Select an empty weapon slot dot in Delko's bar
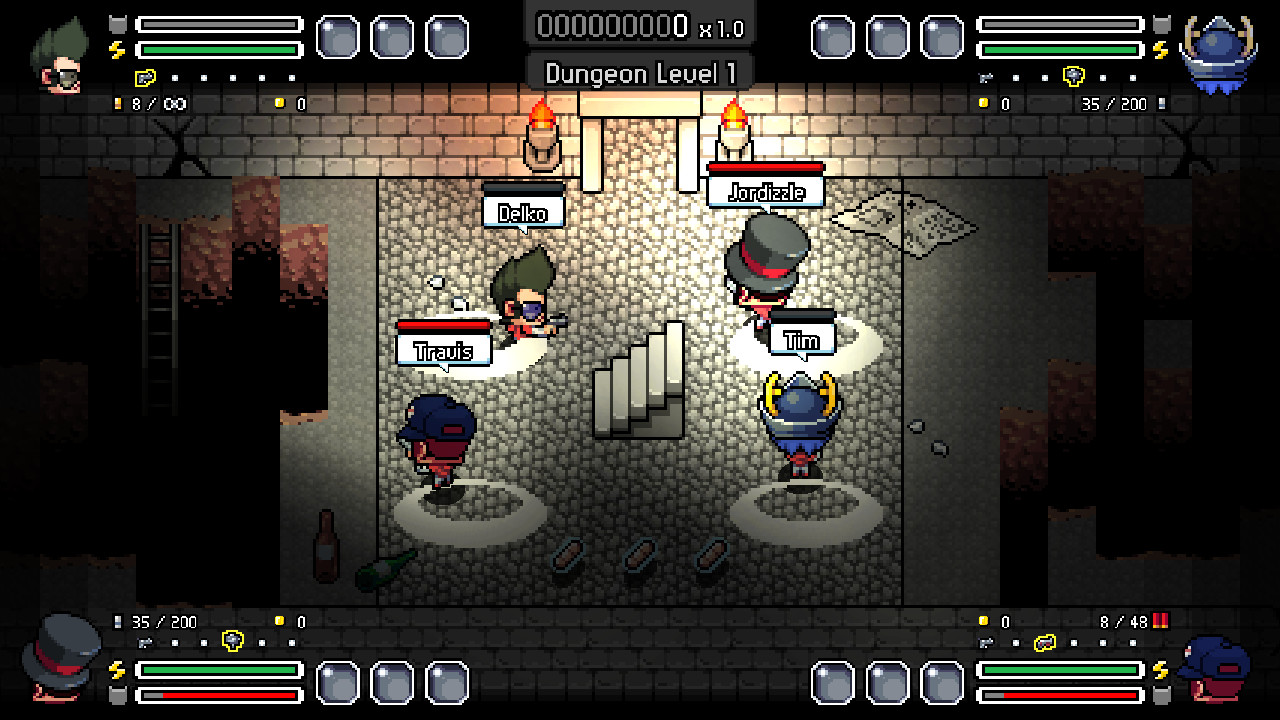This screenshot has width=1280, height=720. click(x=176, y=77)
